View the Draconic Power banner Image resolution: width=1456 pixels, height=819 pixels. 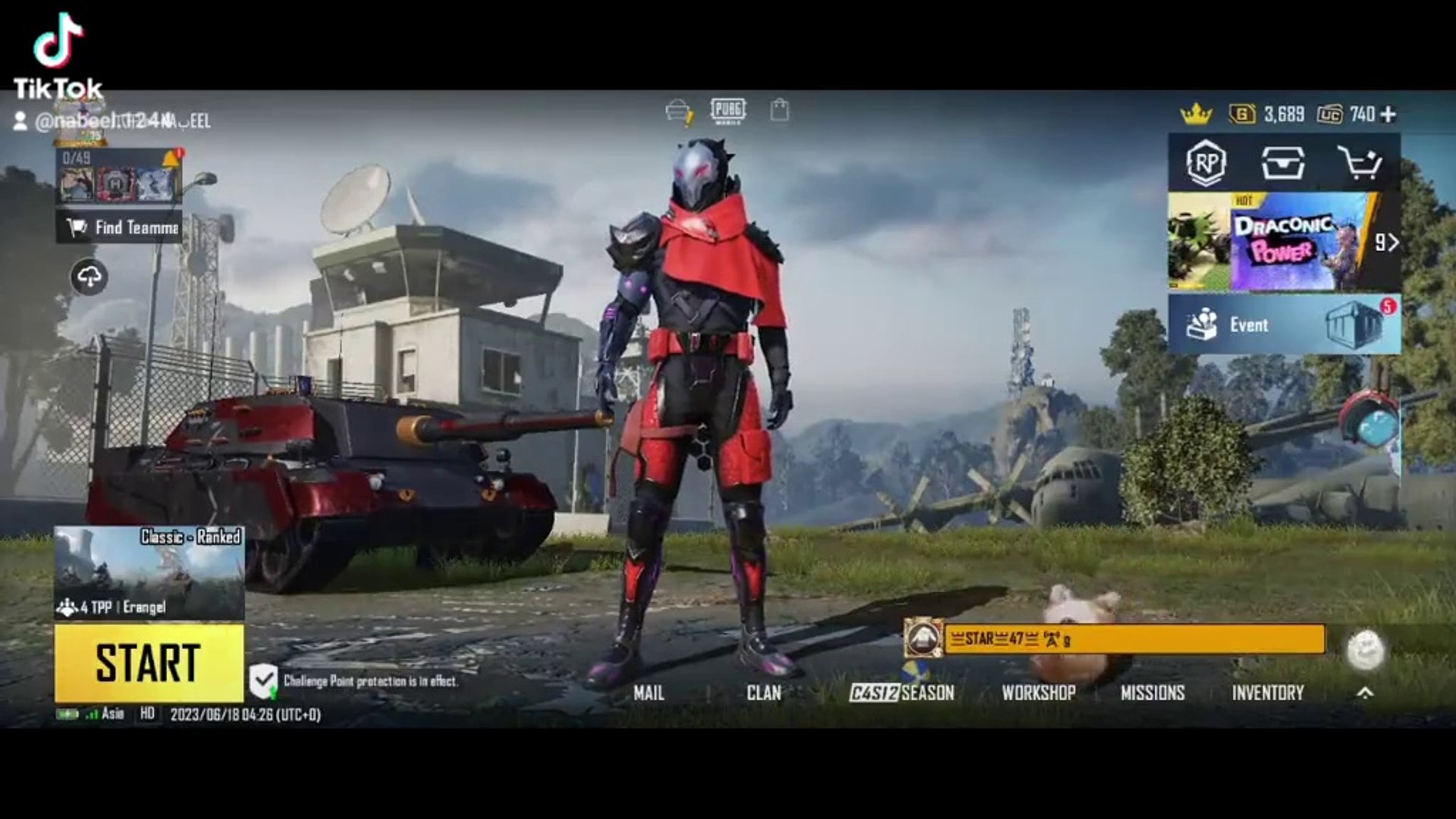coord(1282,243)
